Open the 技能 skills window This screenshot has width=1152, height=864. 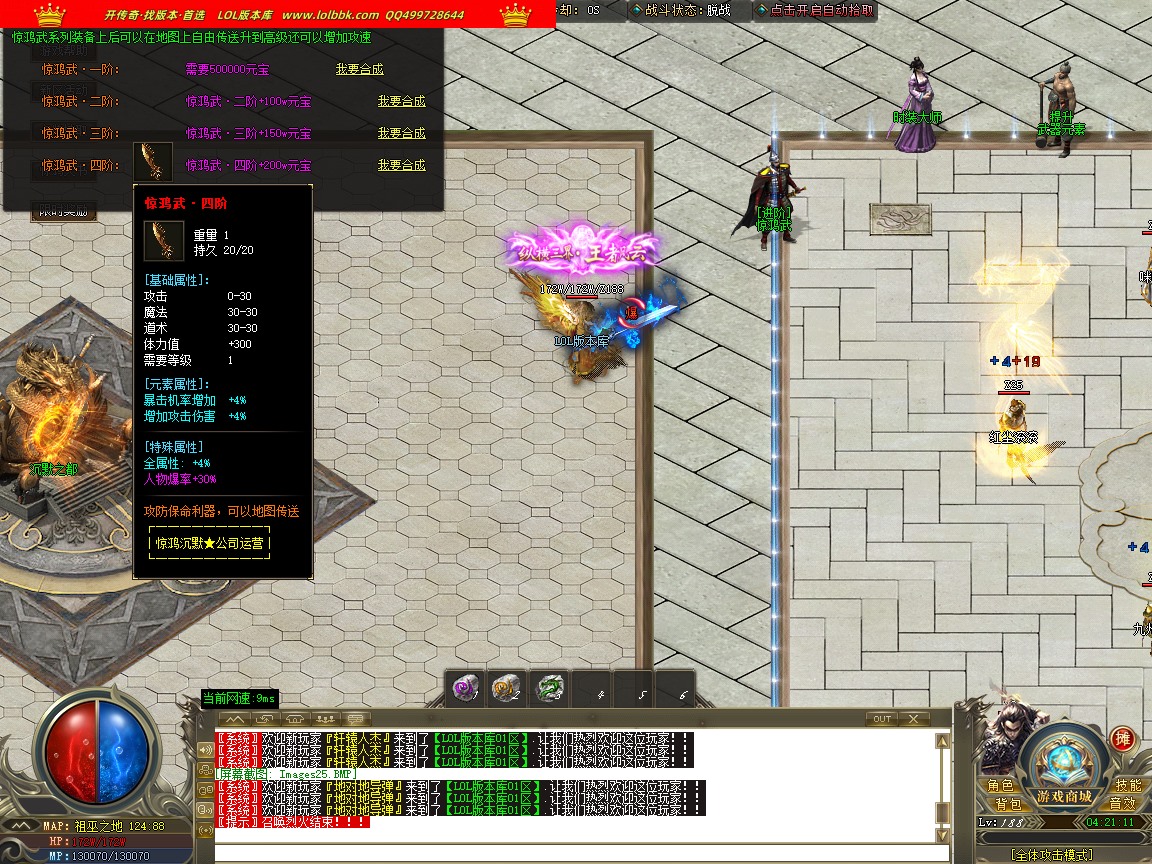tap(1128, 786)
